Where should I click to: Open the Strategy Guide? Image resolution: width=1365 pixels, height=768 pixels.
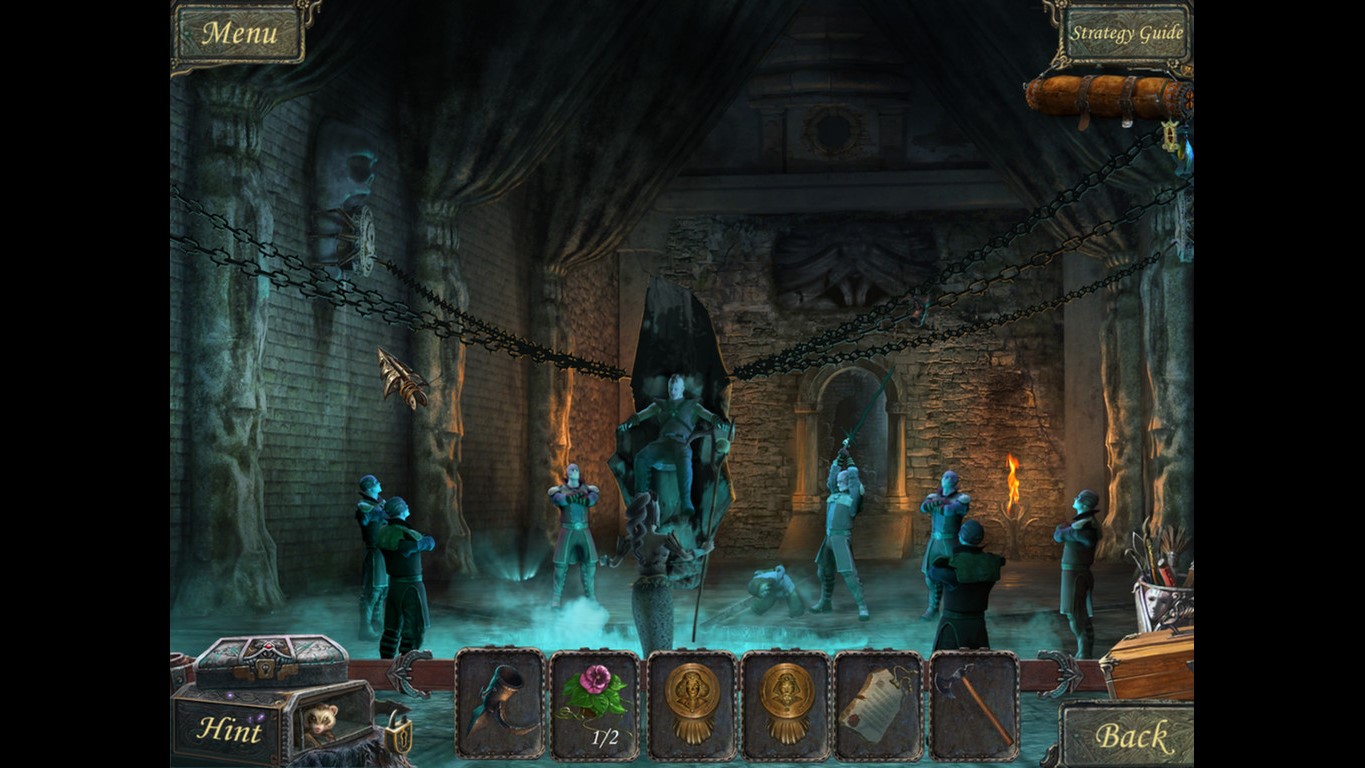pyautogui.click(x=1126, y=33)
